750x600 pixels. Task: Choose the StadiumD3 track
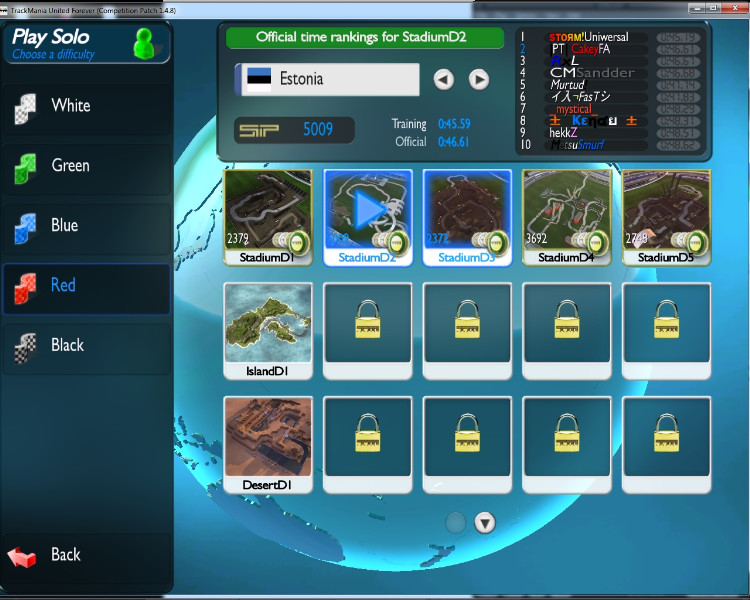click(467, 215)
